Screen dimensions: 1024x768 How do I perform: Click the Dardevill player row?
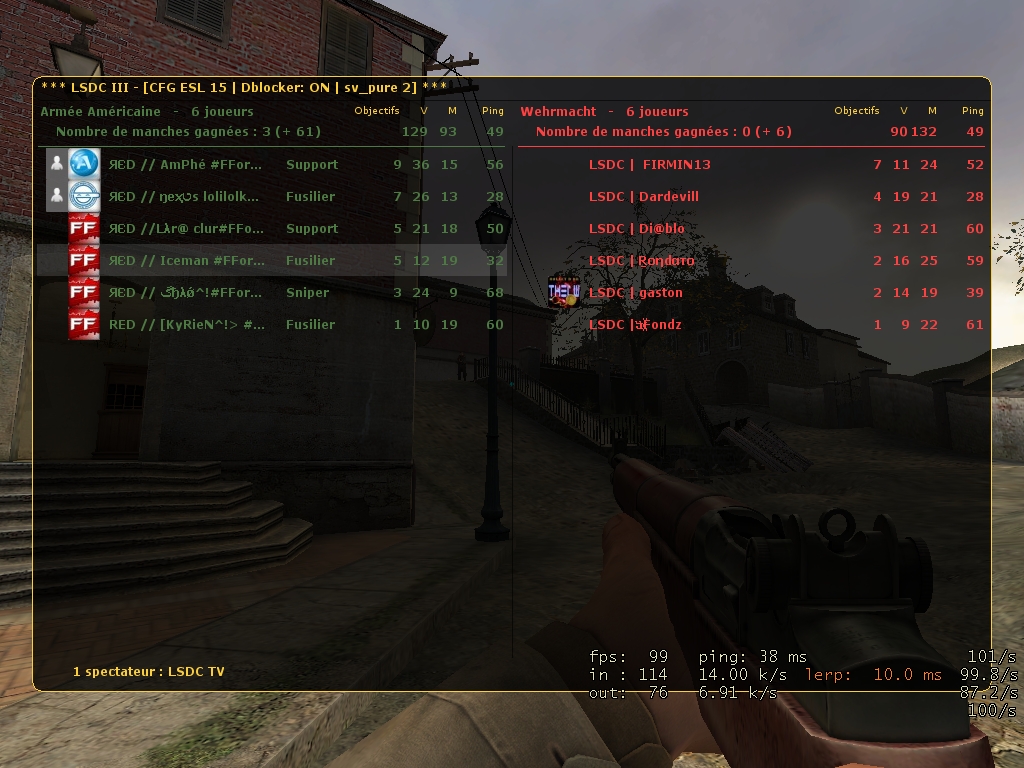(x=750, y=196)
